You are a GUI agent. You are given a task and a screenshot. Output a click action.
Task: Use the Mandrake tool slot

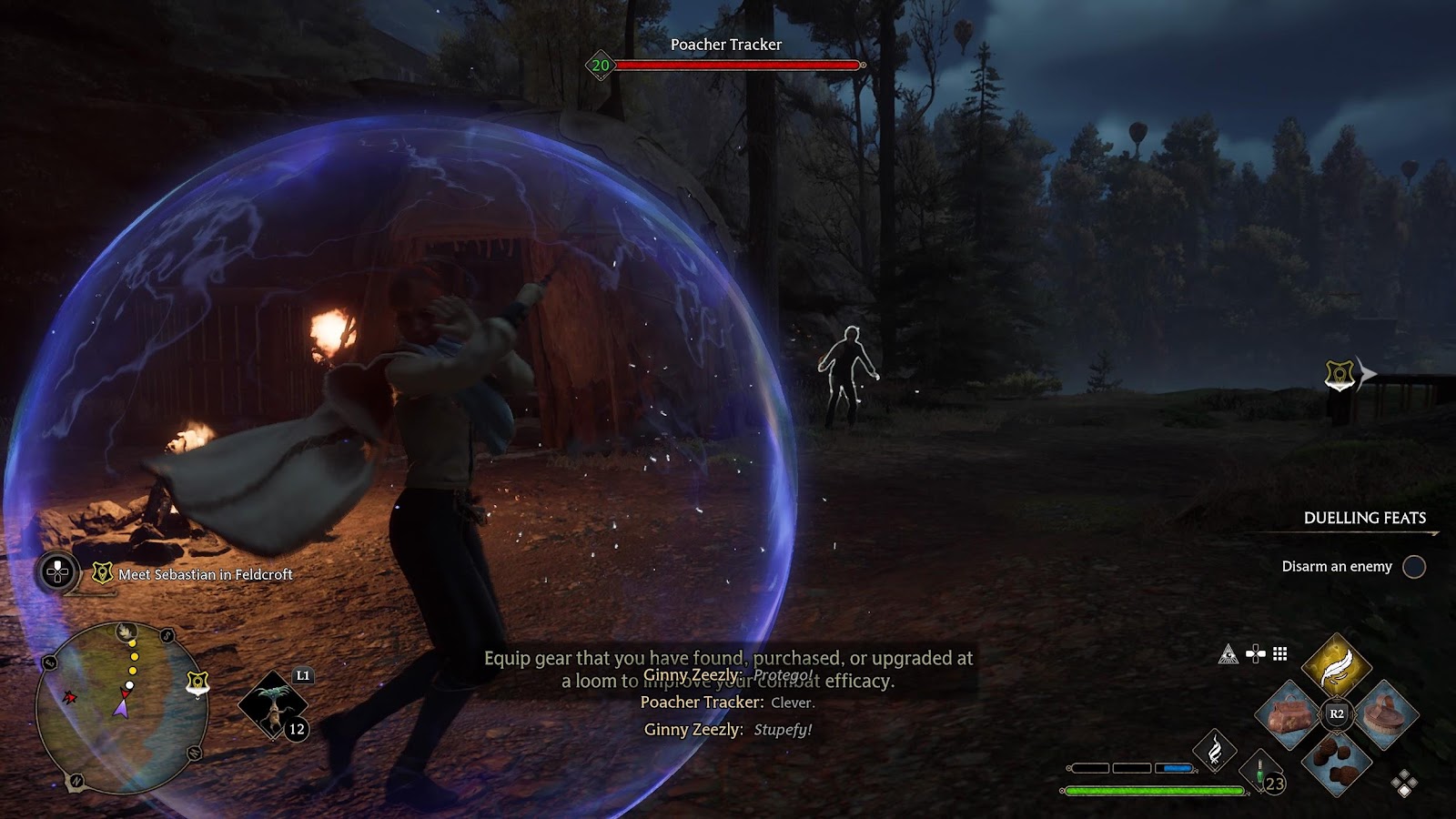click(x=273, y=707)
